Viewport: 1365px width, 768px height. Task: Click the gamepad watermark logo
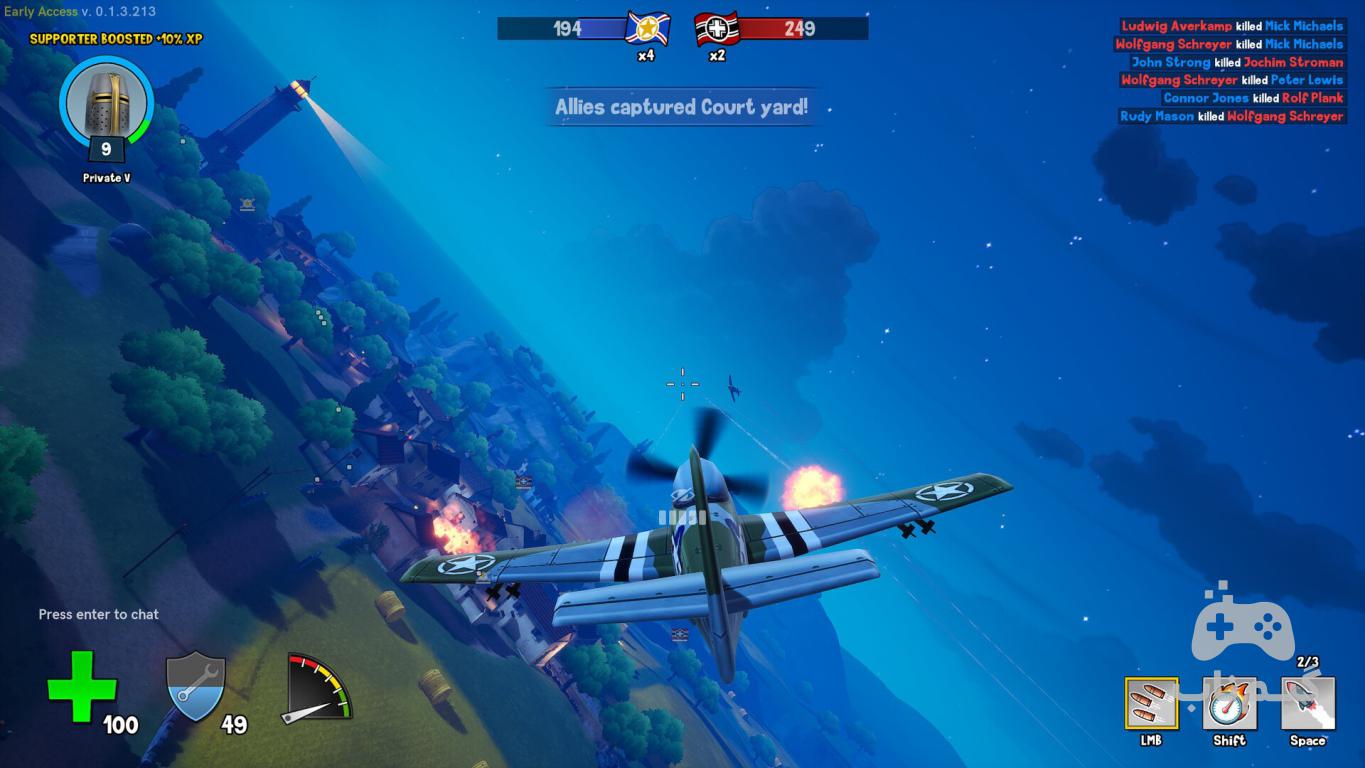[x=1242, y=625]
